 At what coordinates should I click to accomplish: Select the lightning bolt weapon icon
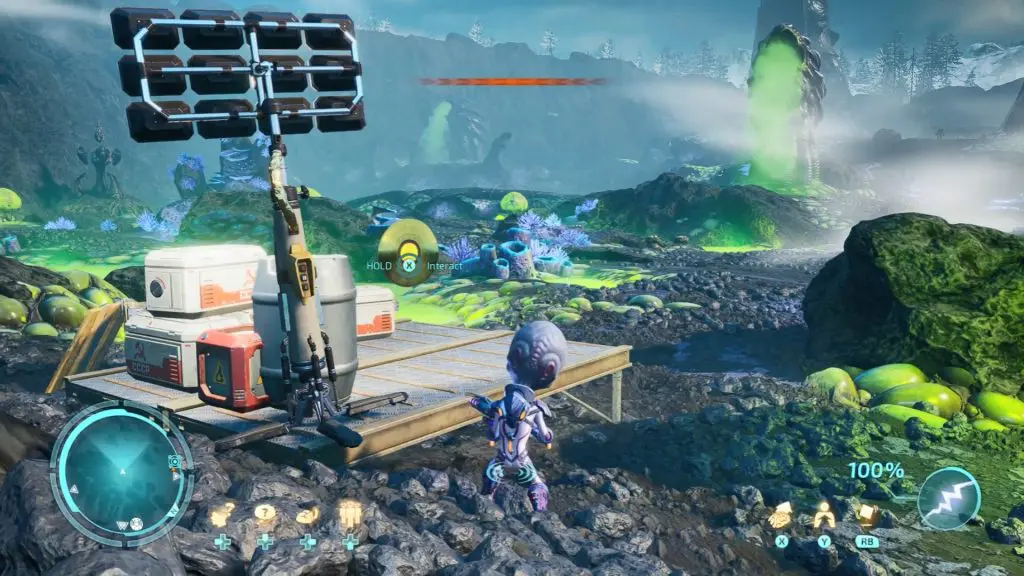coord(948,498)
